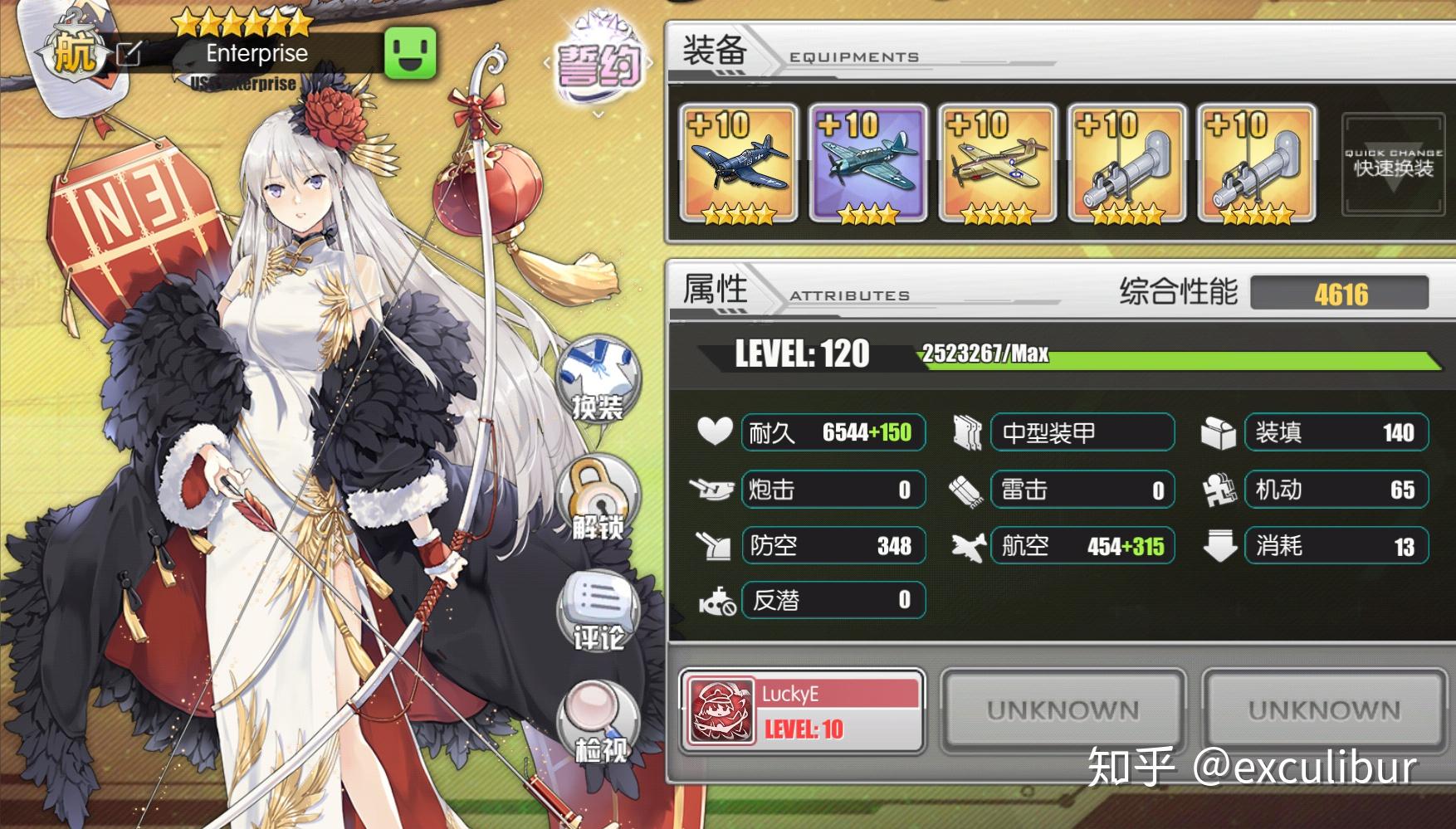Open the Quick Change (快速换装) button
This screenshot has width=1456, height=829.
[x=1393, y=163]
